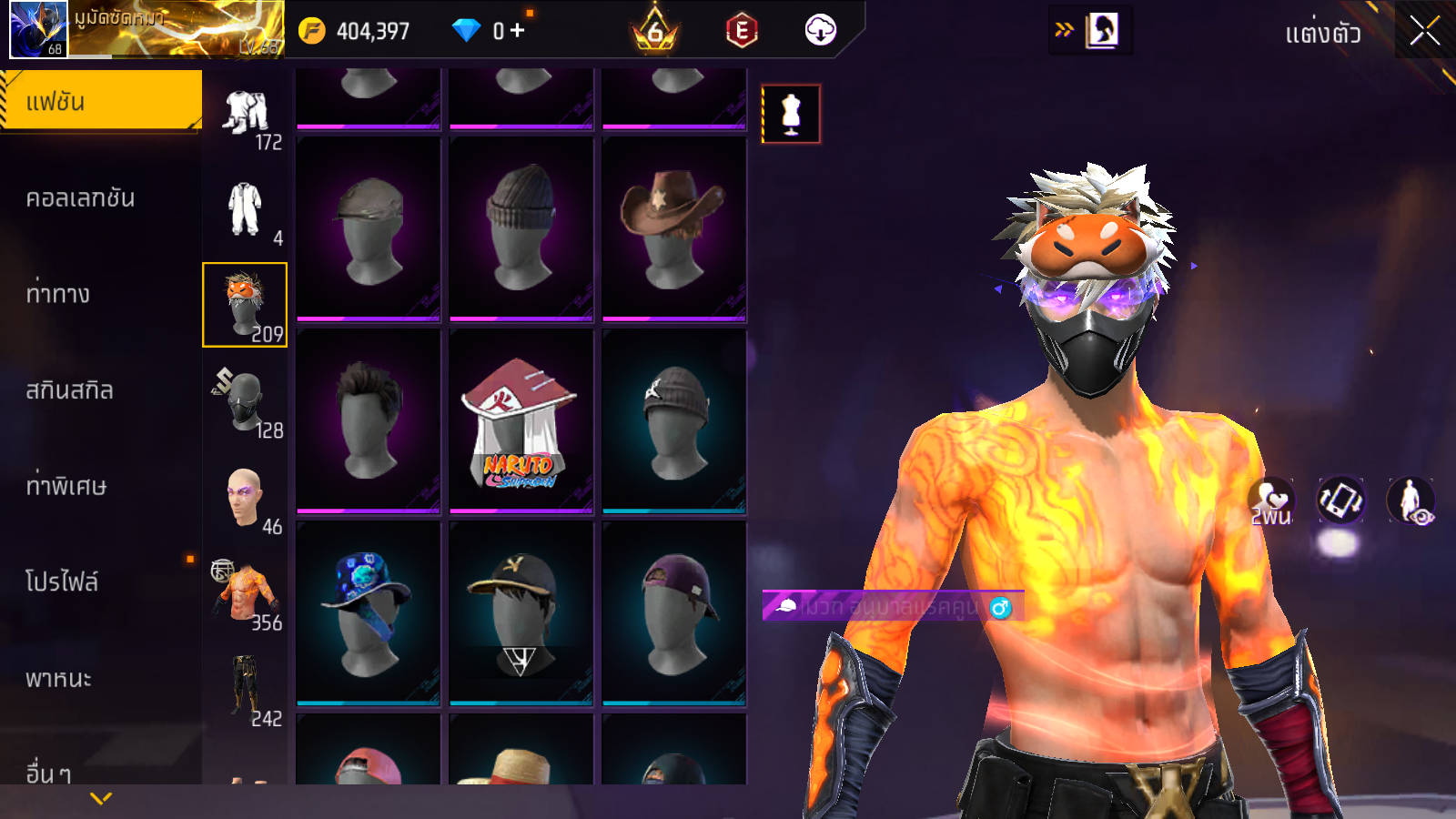The height and width of the screenshot is (819, 1456).
Task: Go to the โปรไฟล์ (Profile) tab
Action: [x=62, y=581]
